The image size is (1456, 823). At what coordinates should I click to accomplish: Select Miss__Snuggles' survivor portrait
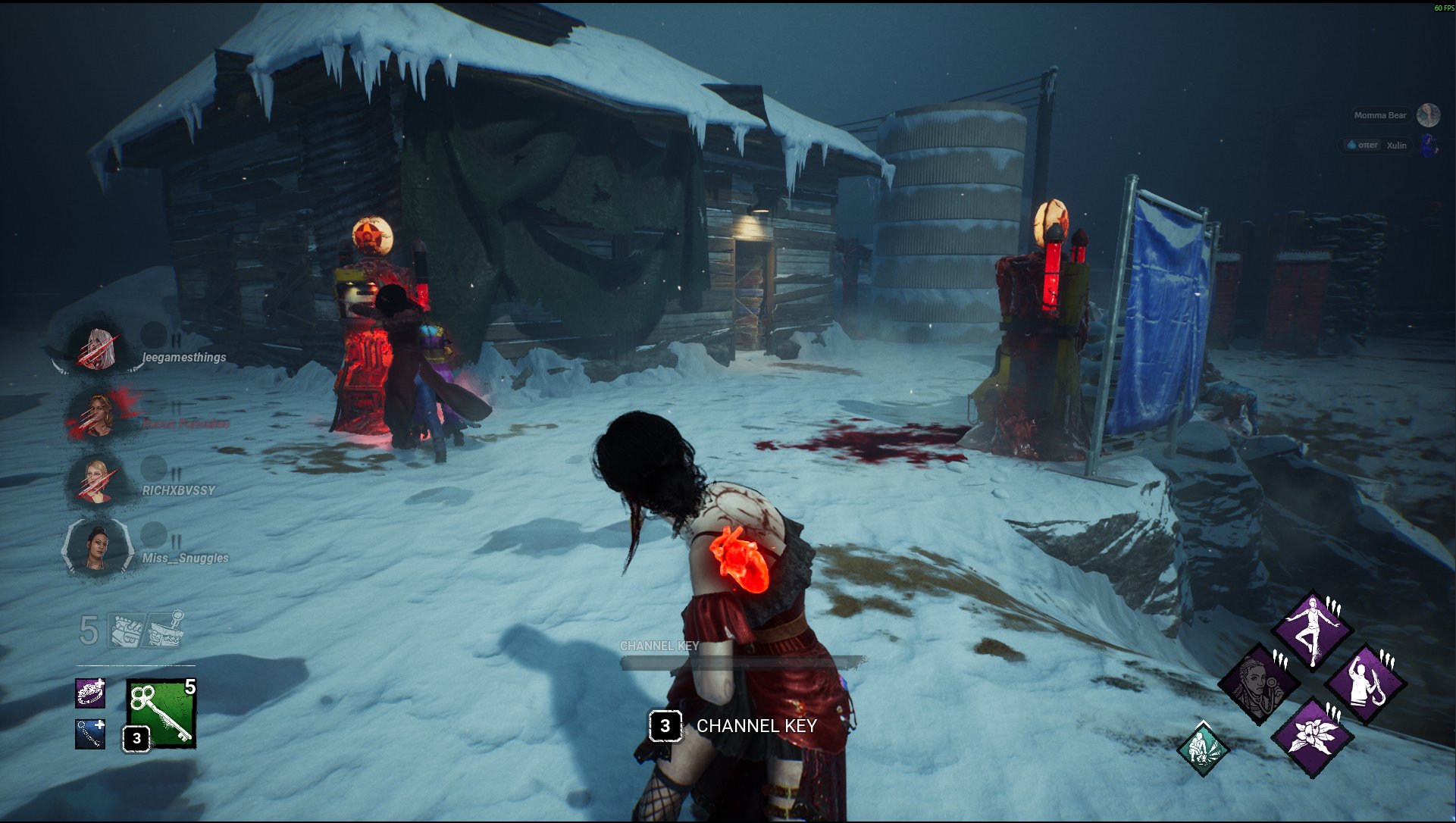[x=97, y=546]
